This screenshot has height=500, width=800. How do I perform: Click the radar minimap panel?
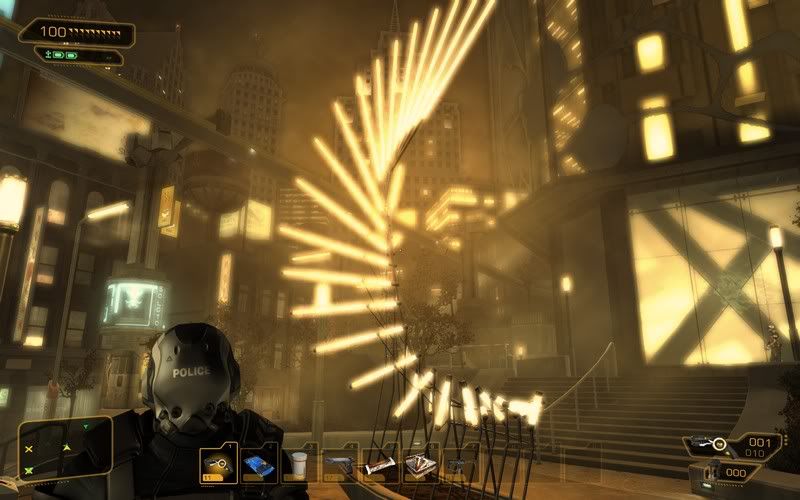point(62,450)
